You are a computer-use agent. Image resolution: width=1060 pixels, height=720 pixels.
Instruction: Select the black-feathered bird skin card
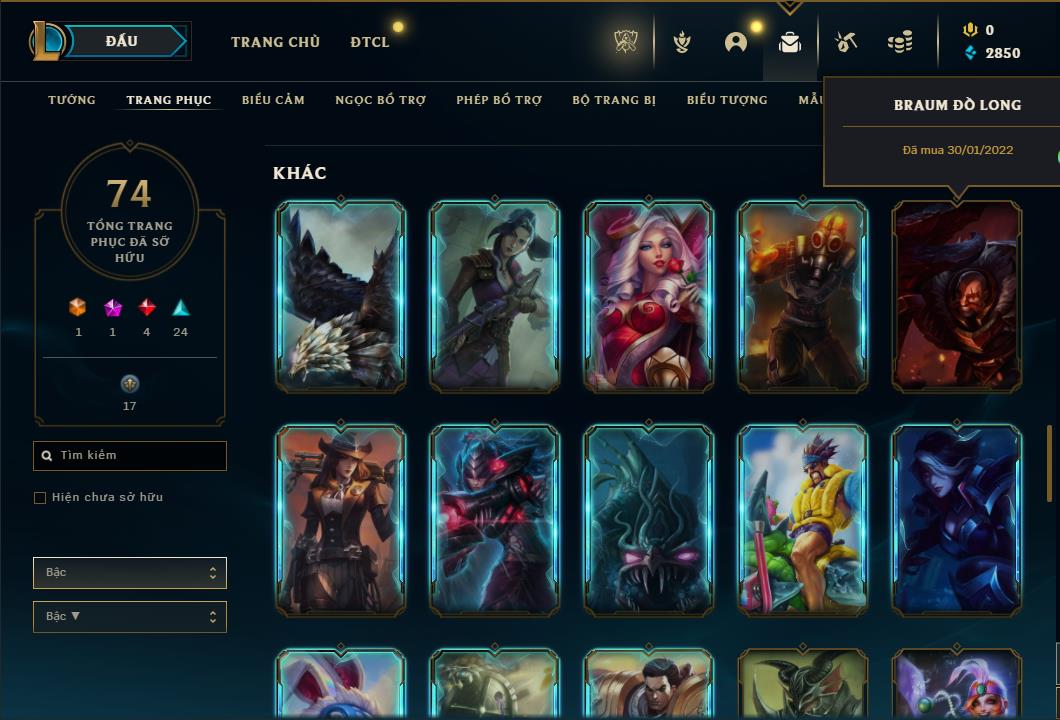(341, 296)
